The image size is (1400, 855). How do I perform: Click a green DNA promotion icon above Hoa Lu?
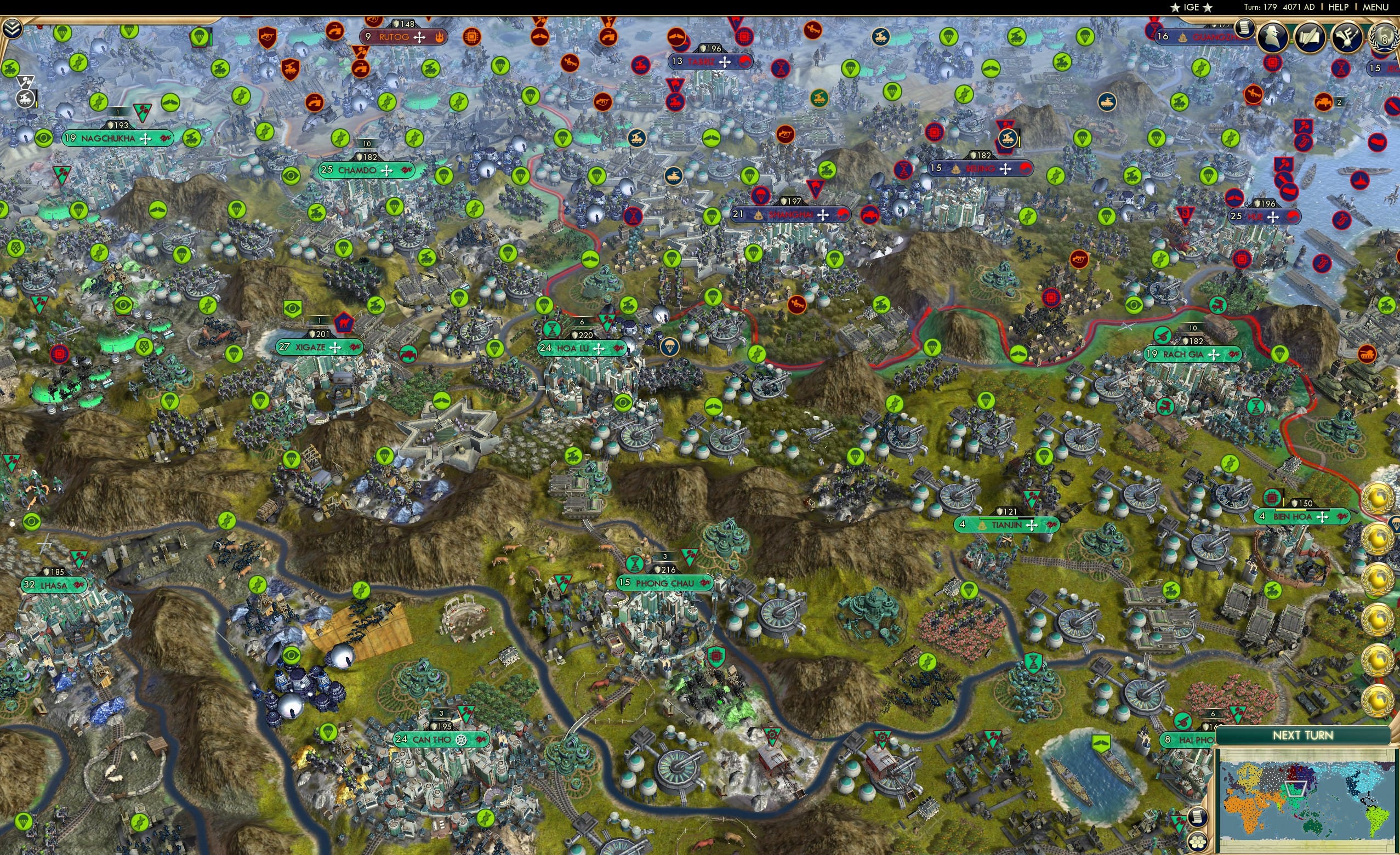[x=553, y=329]
